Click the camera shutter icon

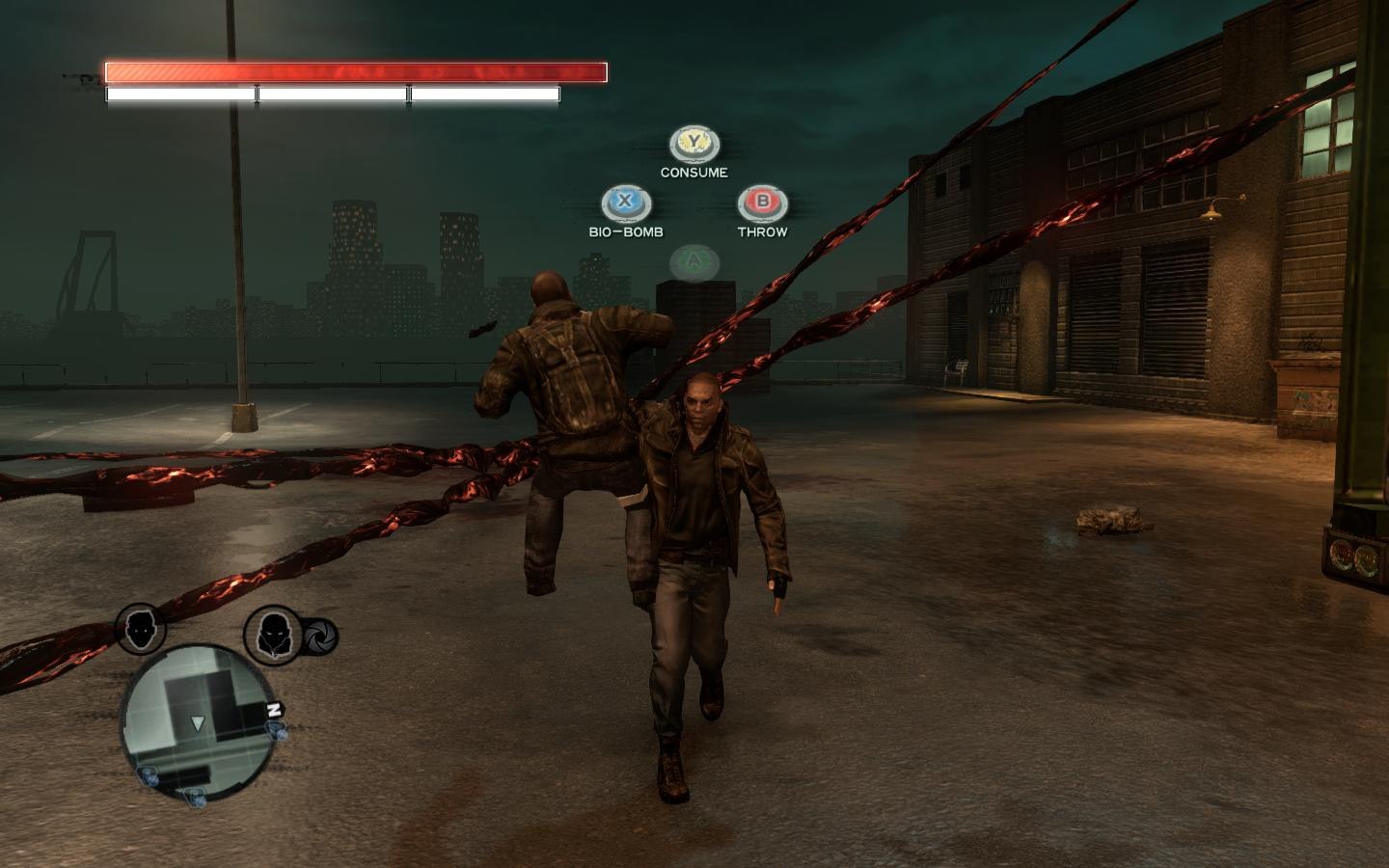coord(320,636)
